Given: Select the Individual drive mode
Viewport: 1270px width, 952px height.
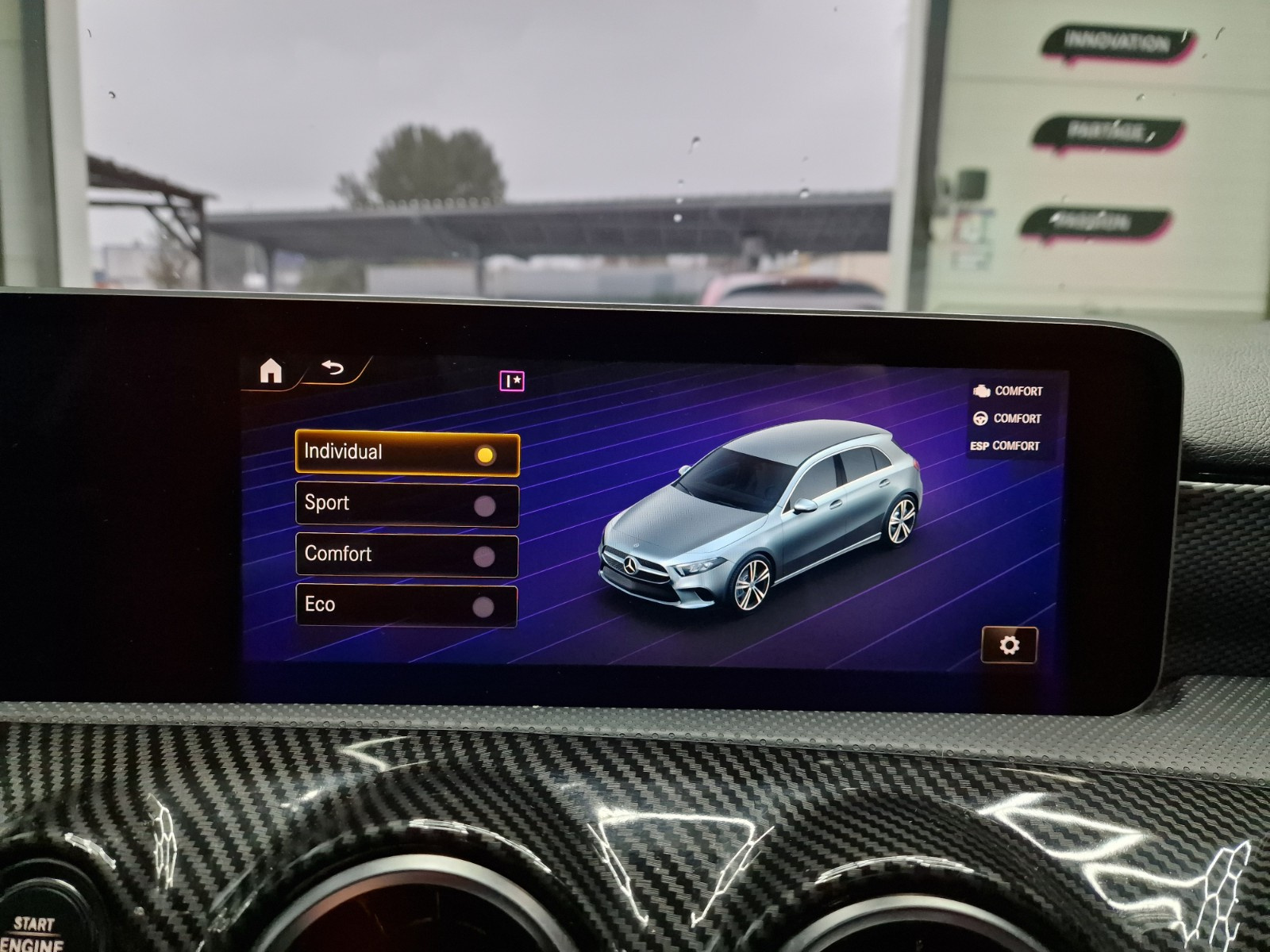Looking at the screenshot, I should click(x=407, y=454).
